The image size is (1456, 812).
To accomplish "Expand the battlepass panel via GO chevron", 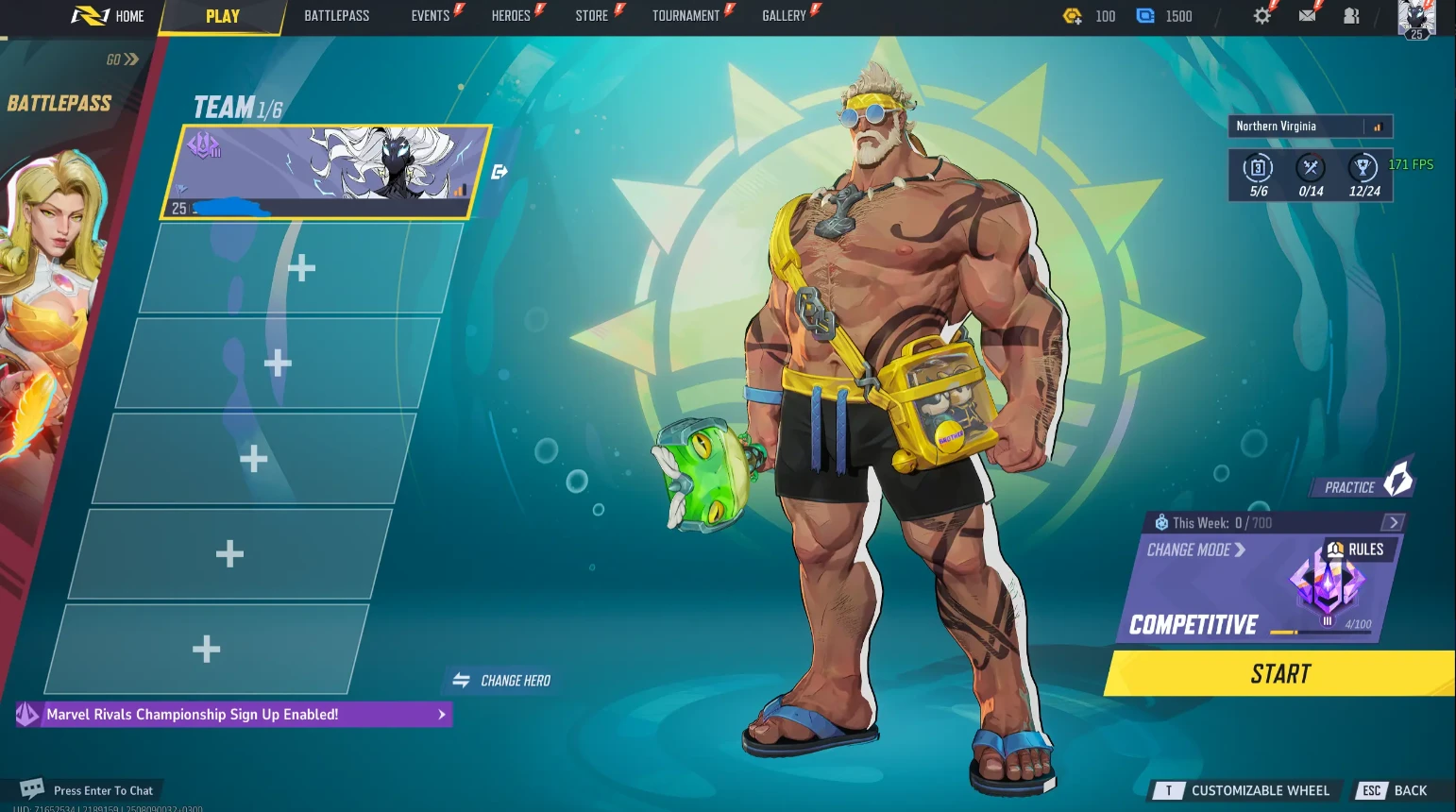I will (121, 59).
